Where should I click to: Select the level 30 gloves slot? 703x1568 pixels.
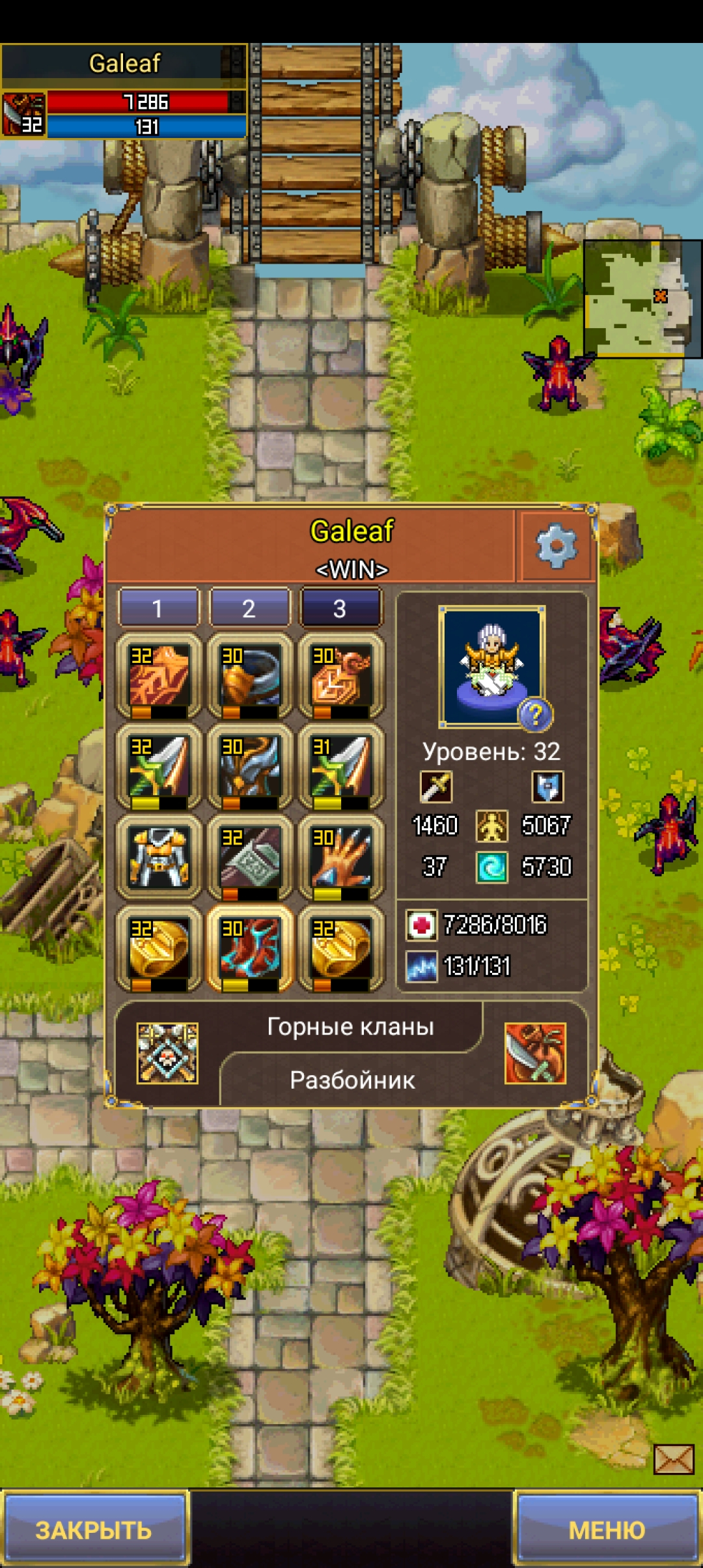(x=341, y=858)
